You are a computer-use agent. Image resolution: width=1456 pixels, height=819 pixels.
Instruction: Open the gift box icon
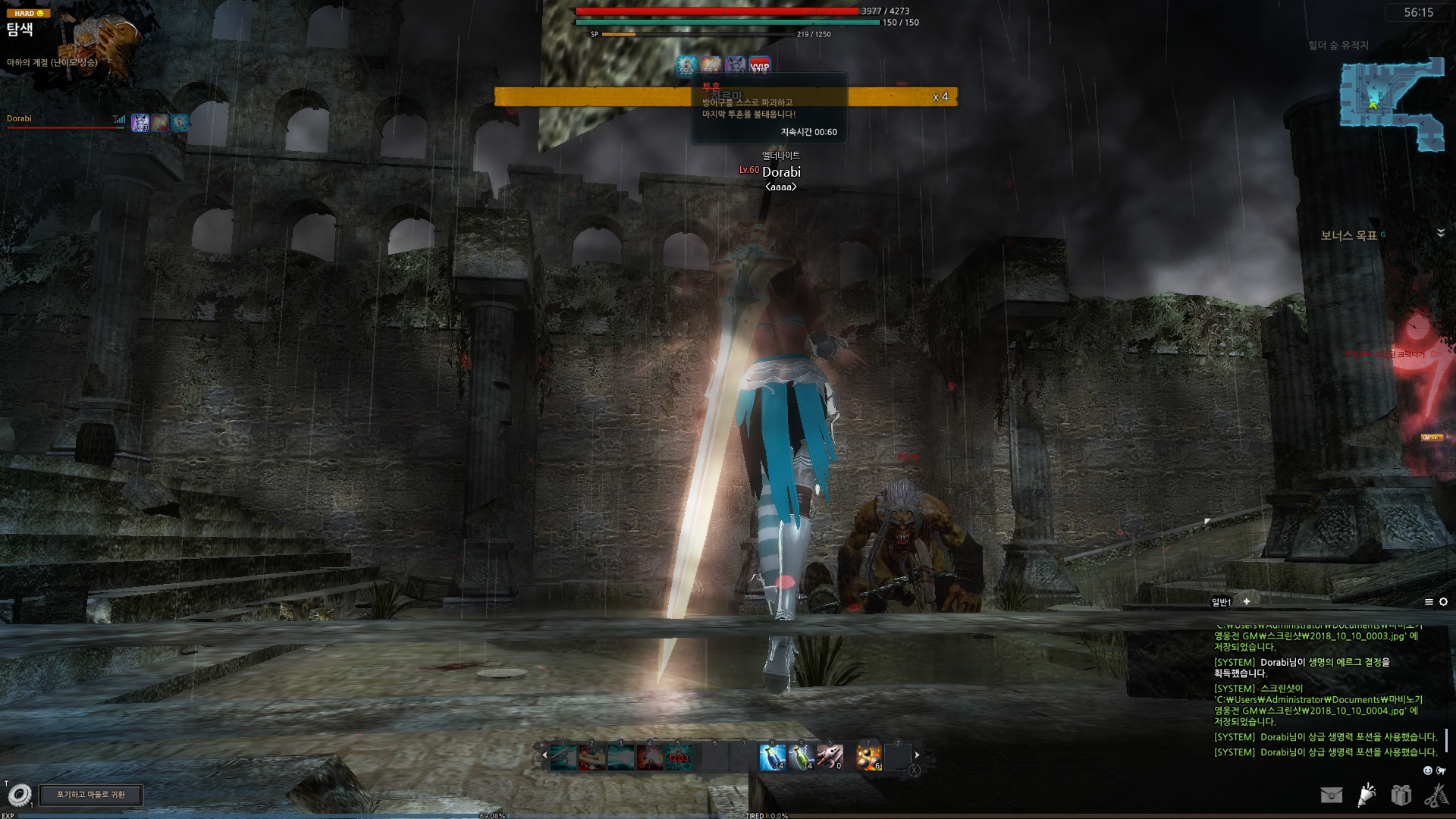pyautogui.click(x=1401, y=795)
